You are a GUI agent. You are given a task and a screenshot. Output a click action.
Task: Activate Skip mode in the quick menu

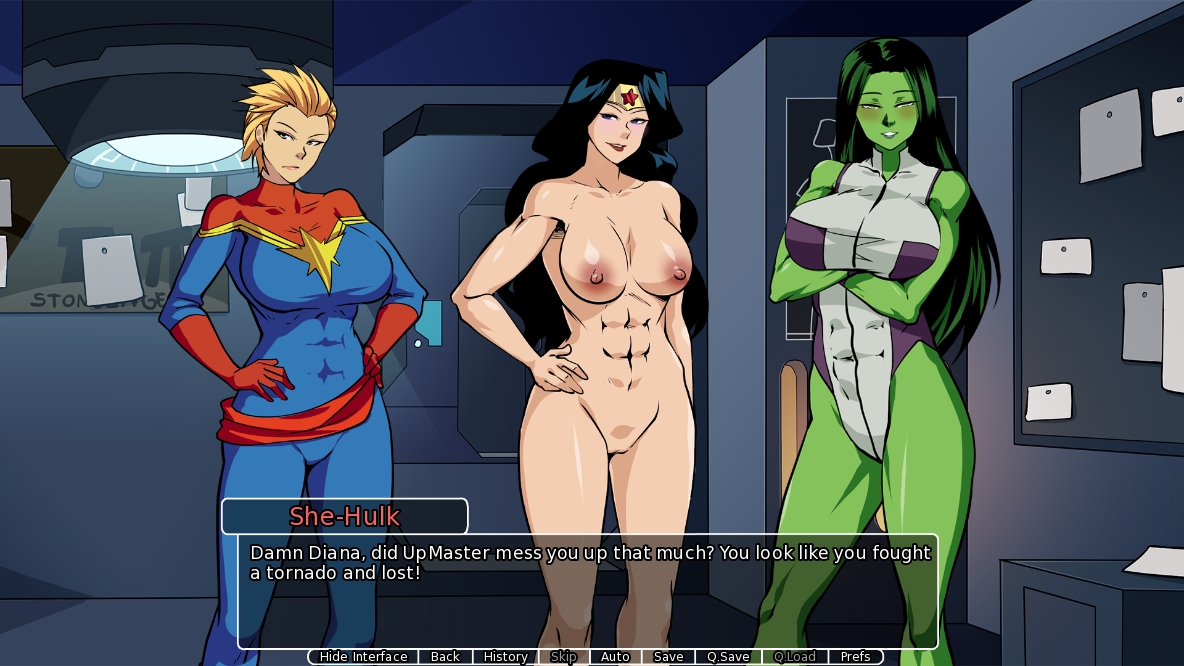[x=563, y=657]
